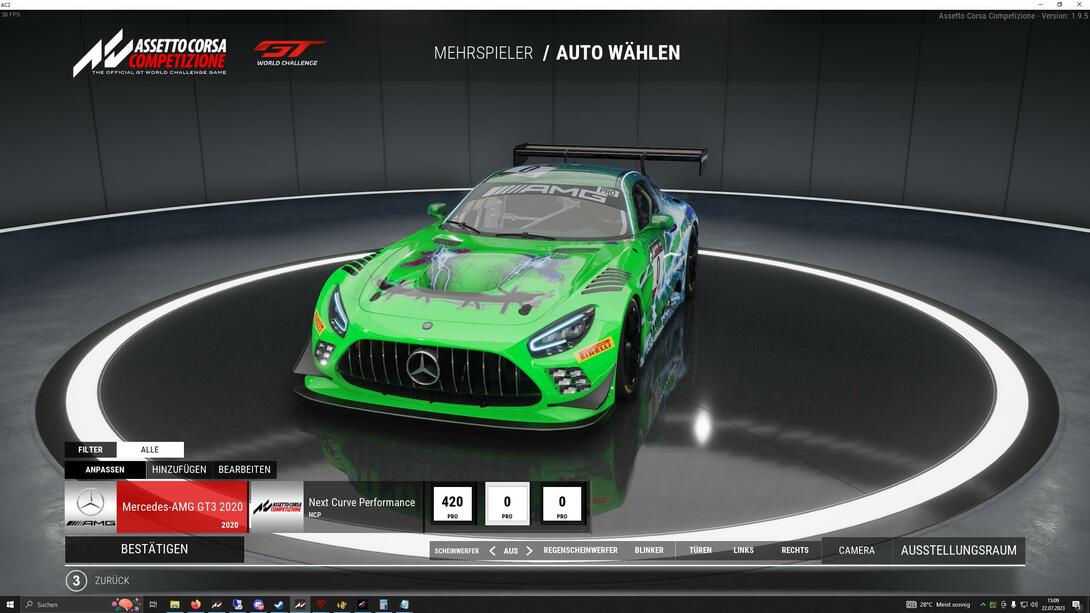Select the Next Curve Performance team tile
Screen dimensions: 1090x613
pos(335,506)
